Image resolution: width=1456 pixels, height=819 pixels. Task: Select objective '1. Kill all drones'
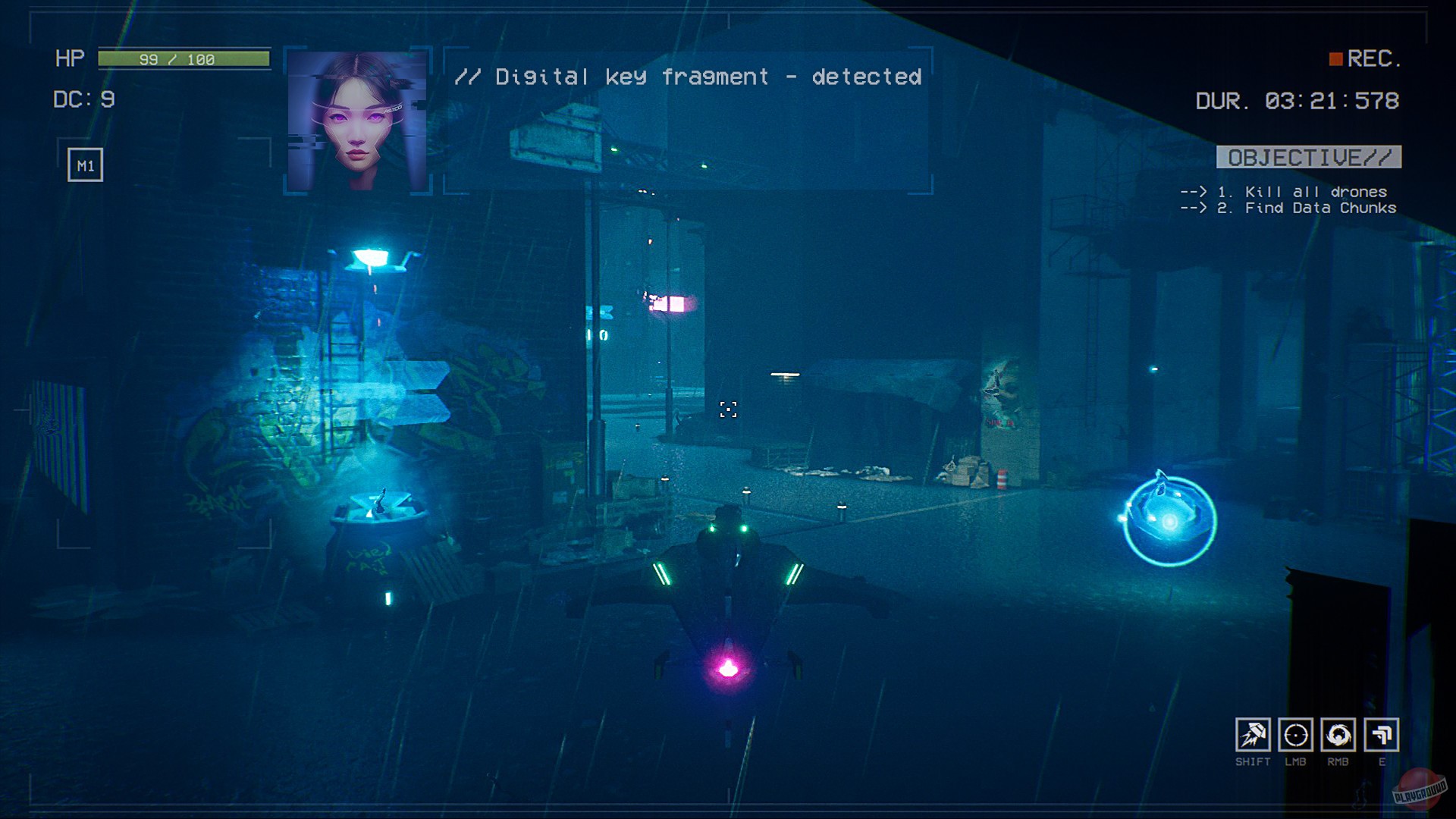1302,192
